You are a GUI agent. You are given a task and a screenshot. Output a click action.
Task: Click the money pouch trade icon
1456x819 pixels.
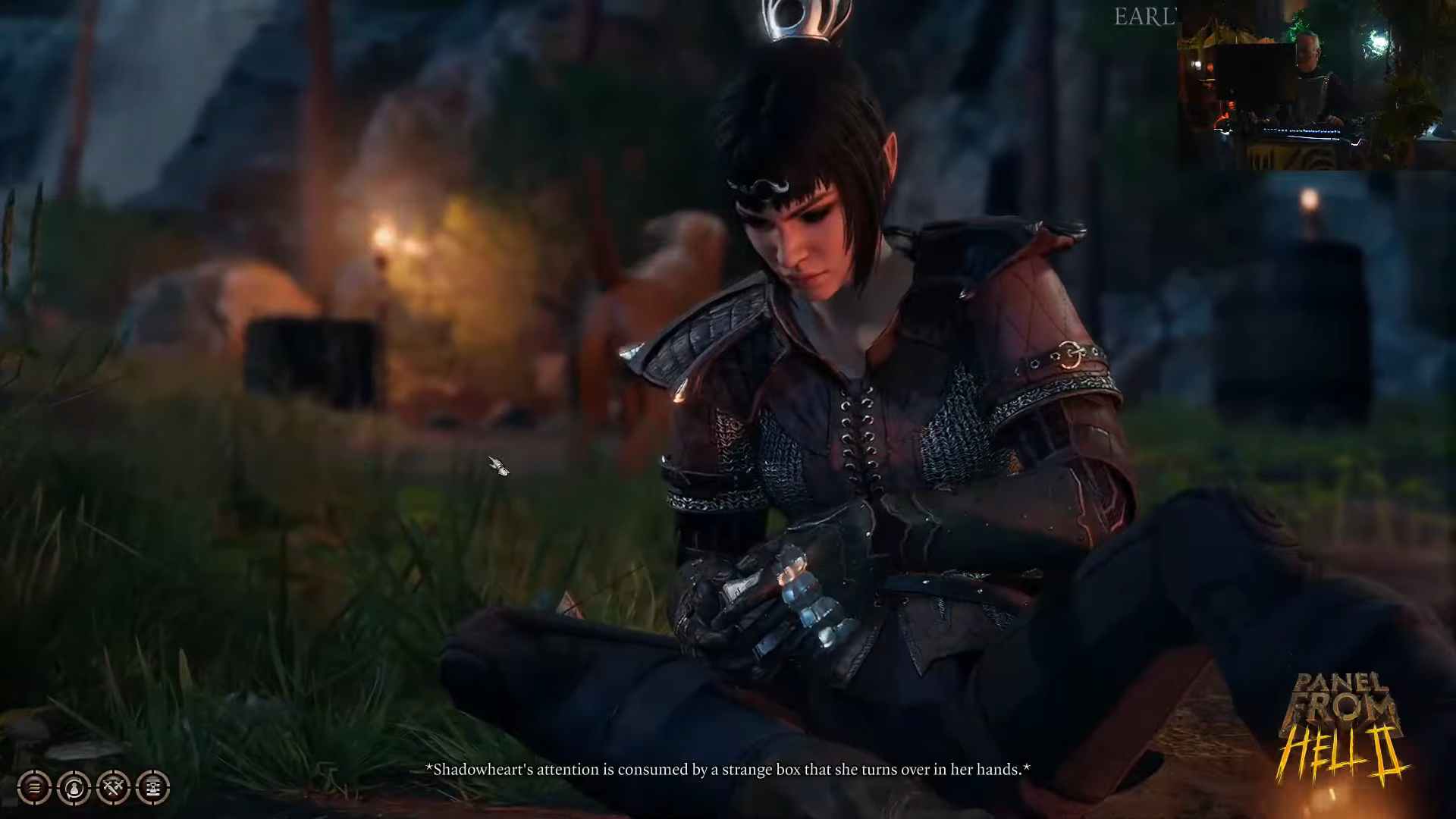point(74,788)
